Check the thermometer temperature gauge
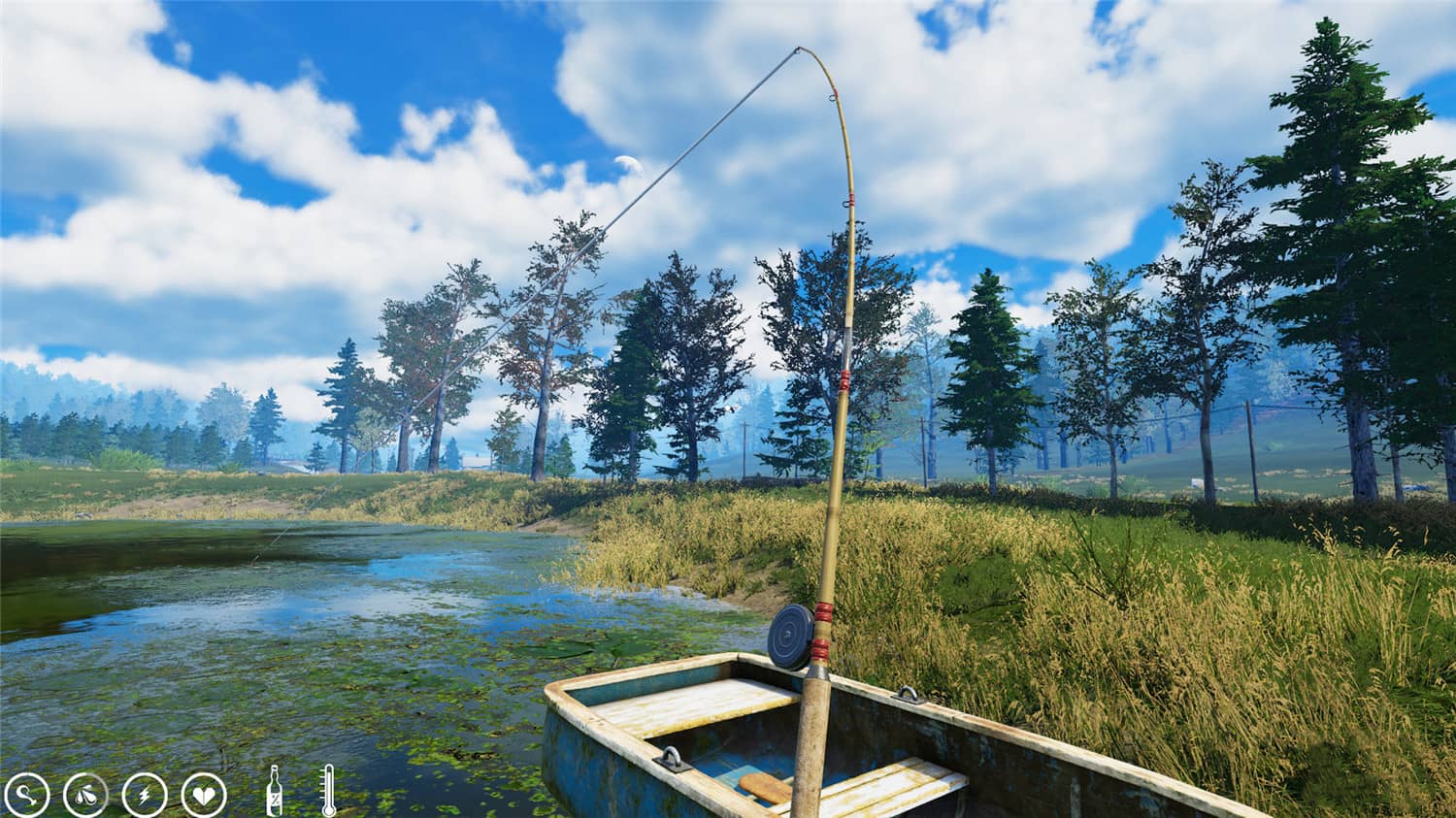This screenshot has width=1456, height=818. click(327, 788)
